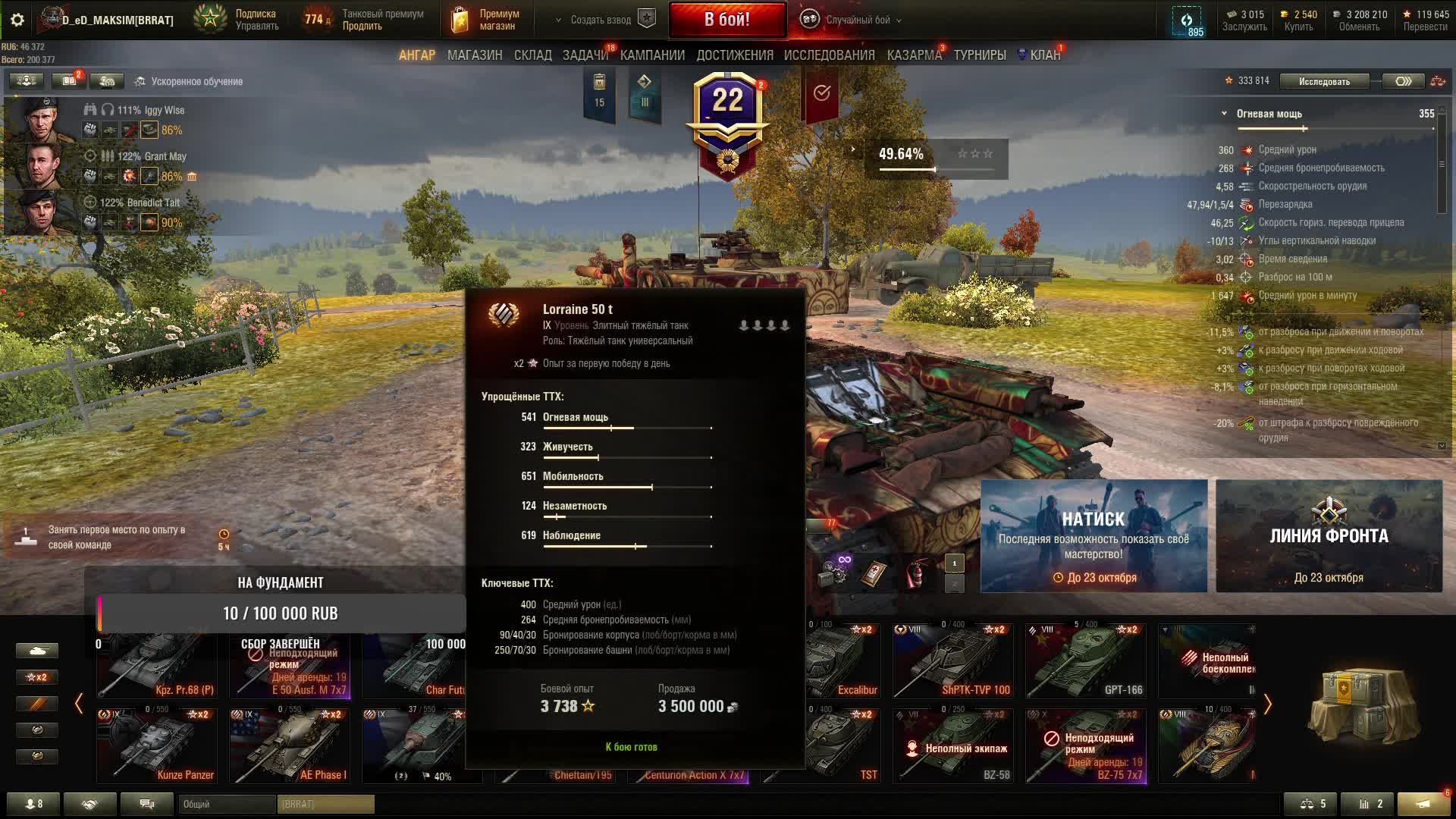Screen dimensions: 1456x819
Task: Switch to the МАГАЗИН tab
Action: pos(475,55)
